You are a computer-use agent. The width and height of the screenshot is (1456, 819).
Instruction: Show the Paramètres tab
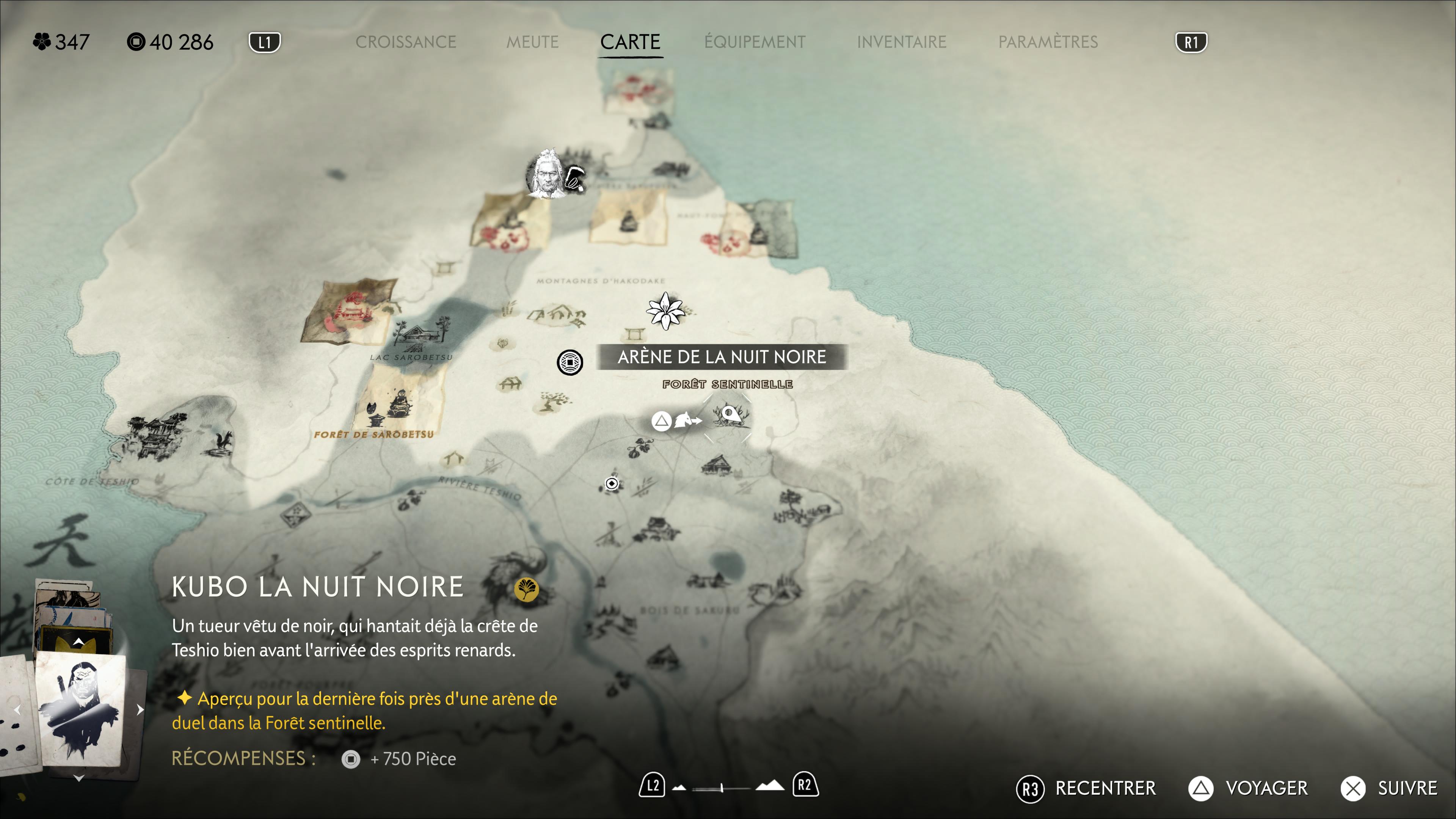pos(1048,42)
